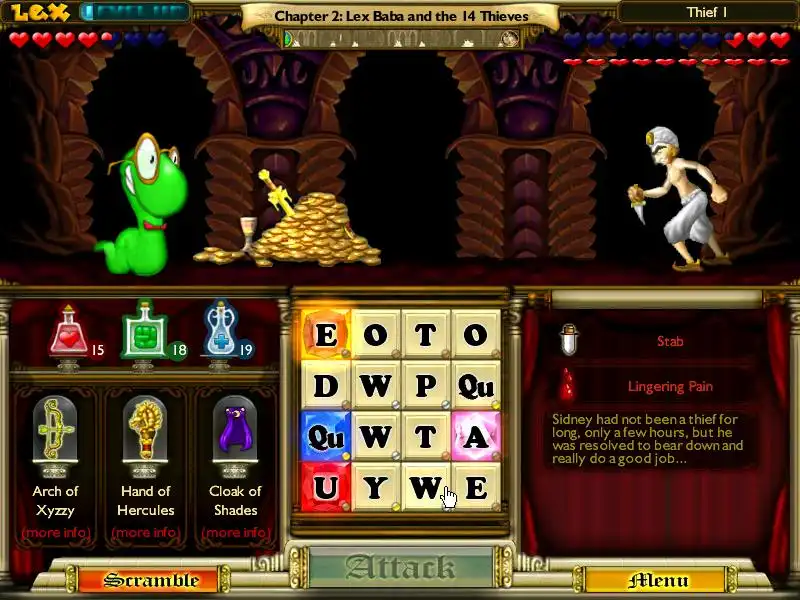Choose the plain E letter tile
800x600 pixels.
tap(475, 487)
